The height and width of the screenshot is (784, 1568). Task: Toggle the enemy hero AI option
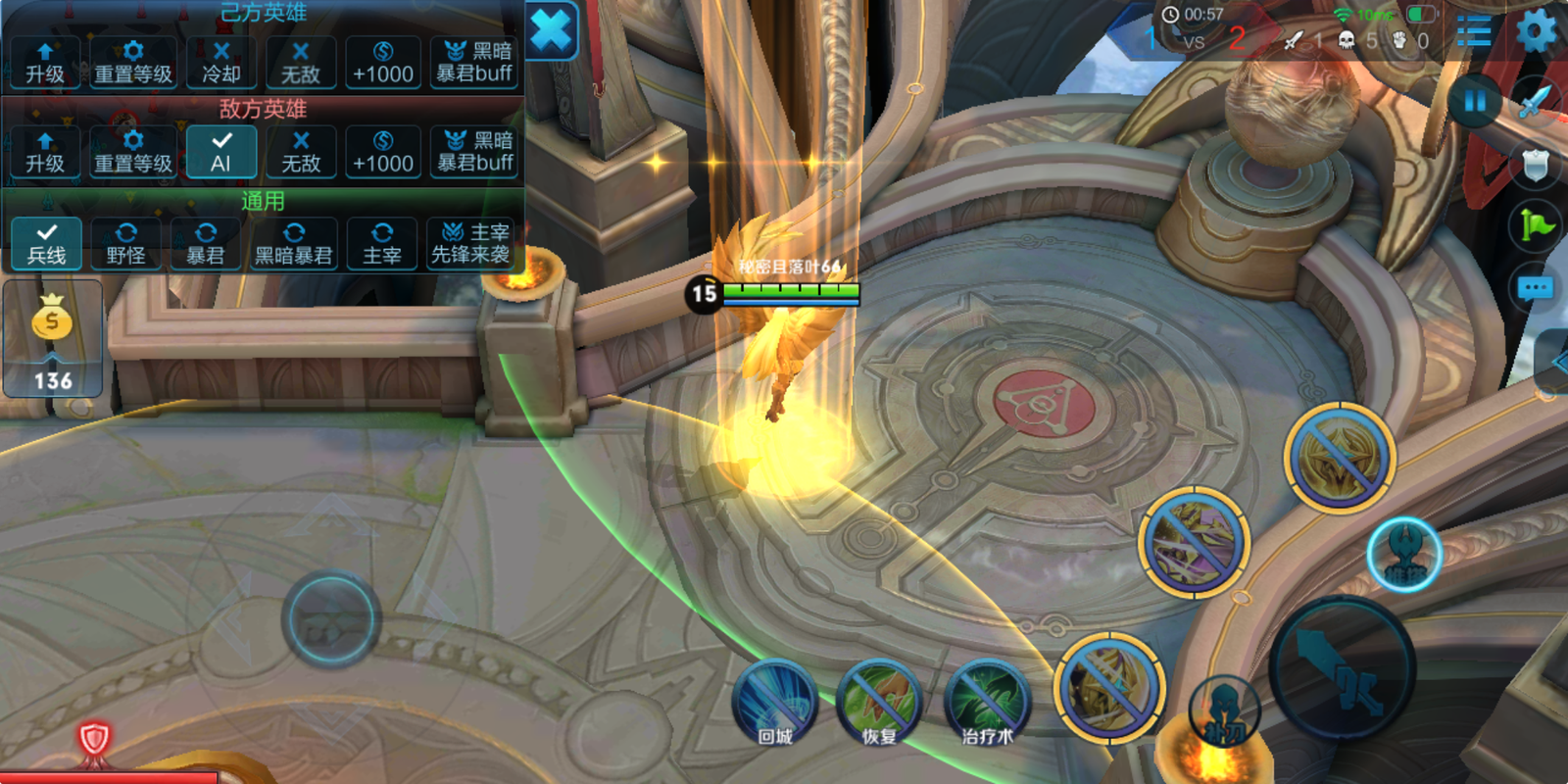221,152
